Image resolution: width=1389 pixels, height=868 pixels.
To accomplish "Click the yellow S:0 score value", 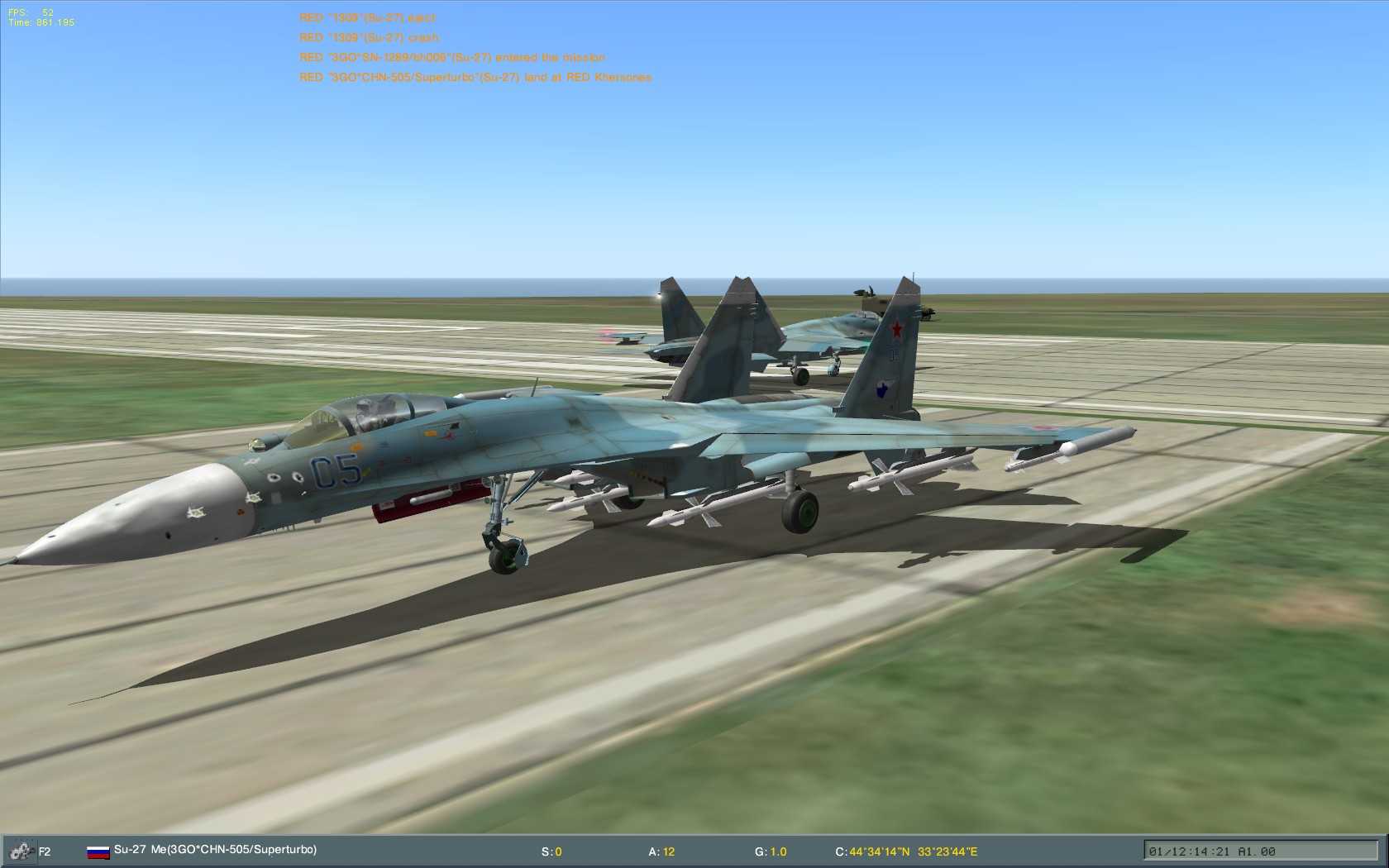I will (552, 849).
